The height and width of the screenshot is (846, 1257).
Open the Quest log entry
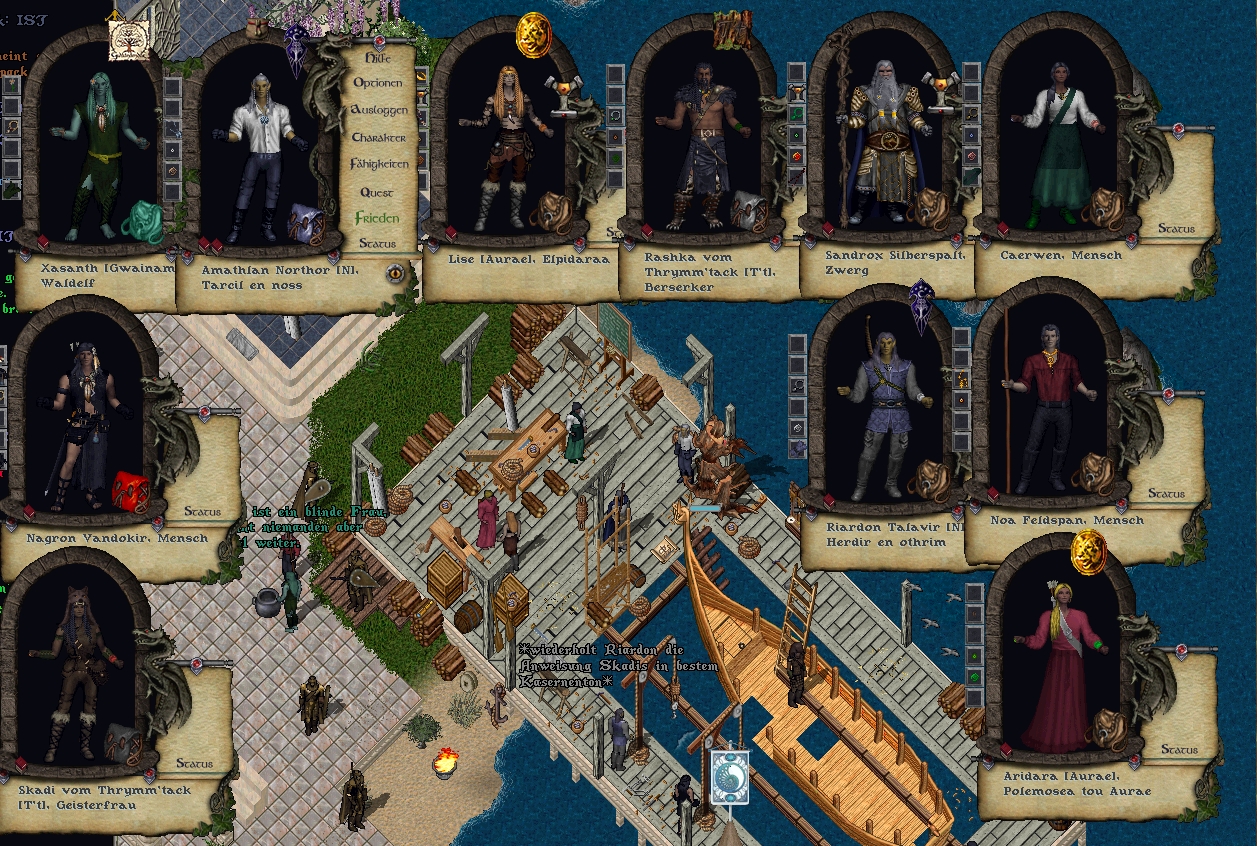377,192
